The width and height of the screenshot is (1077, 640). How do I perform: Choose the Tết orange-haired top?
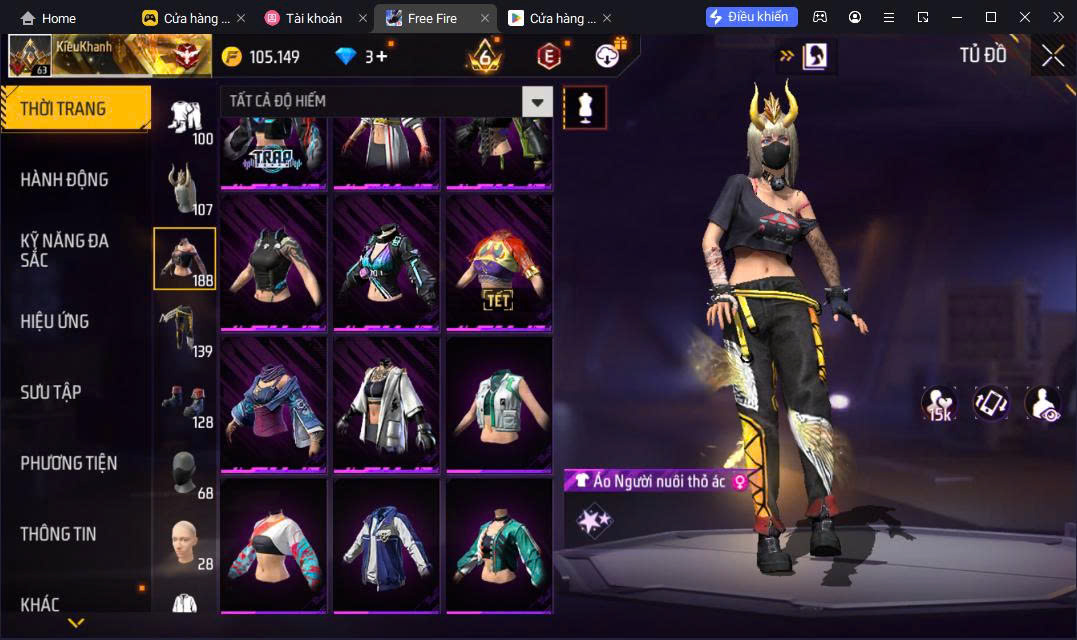(x=498, y=262)
